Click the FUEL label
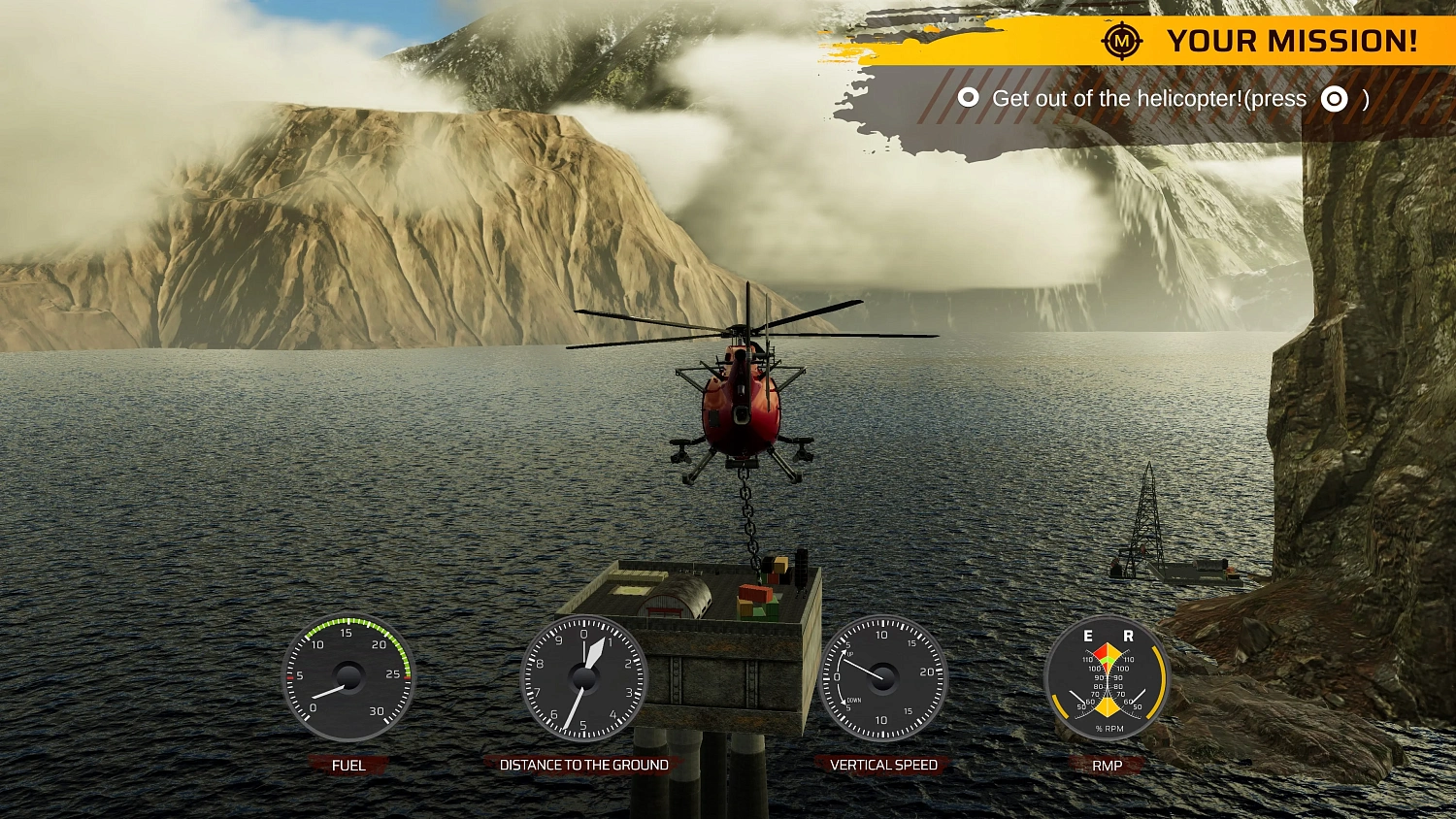 coord(349,765)
